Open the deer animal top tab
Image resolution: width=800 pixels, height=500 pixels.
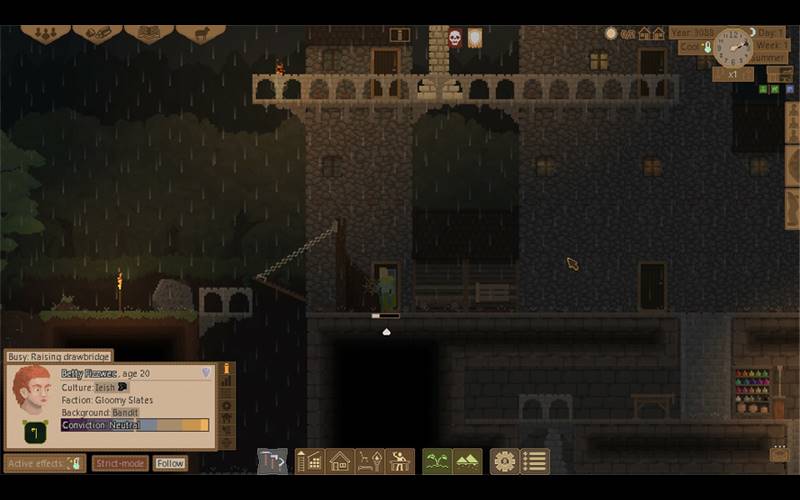click(200, 33)
